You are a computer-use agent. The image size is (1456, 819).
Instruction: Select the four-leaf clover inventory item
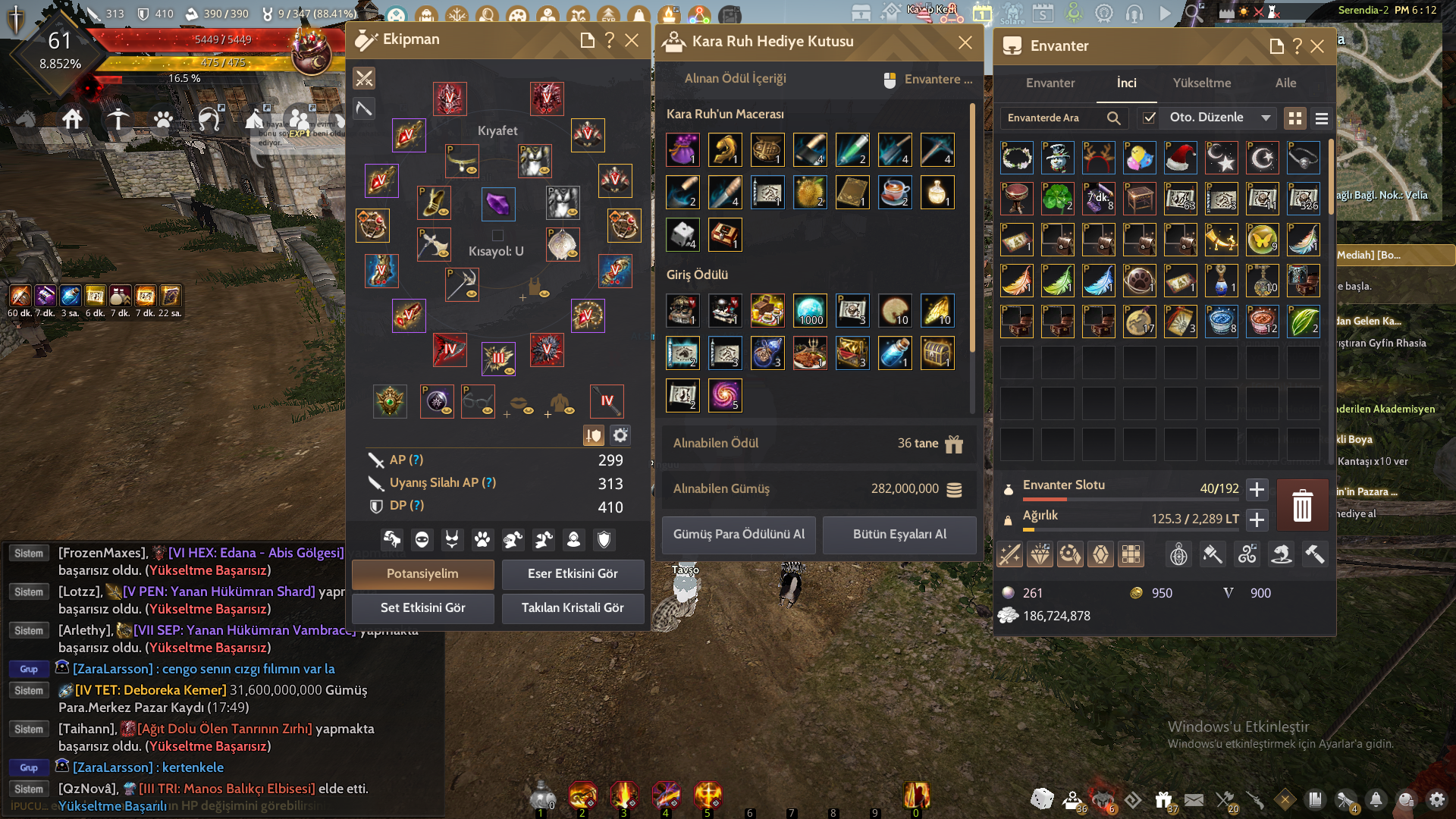pyautogui.click(x=1058, y=199)
